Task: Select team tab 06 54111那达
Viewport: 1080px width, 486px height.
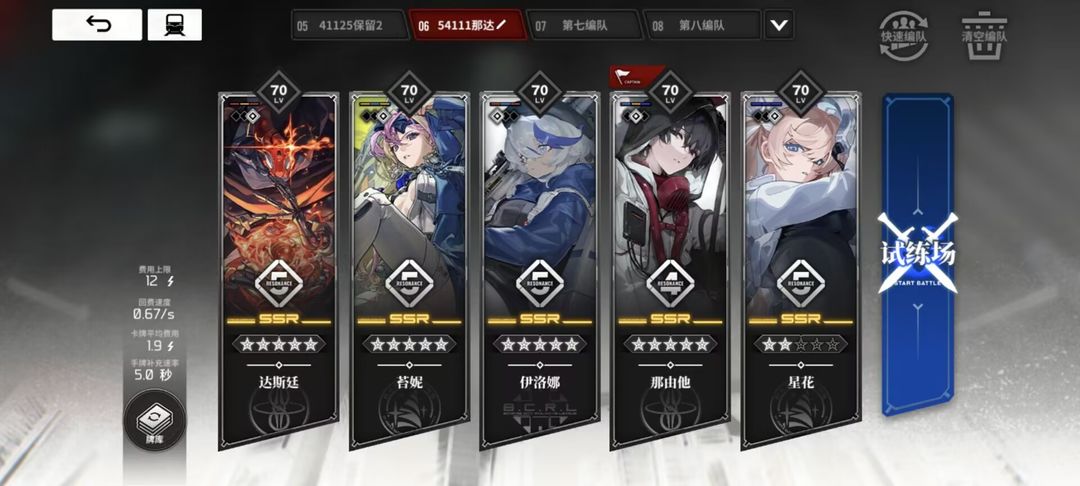Action: (462, 25)
